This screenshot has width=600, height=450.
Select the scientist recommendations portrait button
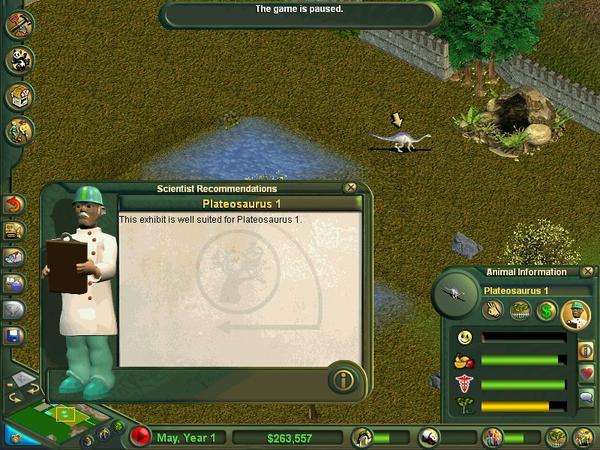point(576,315)
